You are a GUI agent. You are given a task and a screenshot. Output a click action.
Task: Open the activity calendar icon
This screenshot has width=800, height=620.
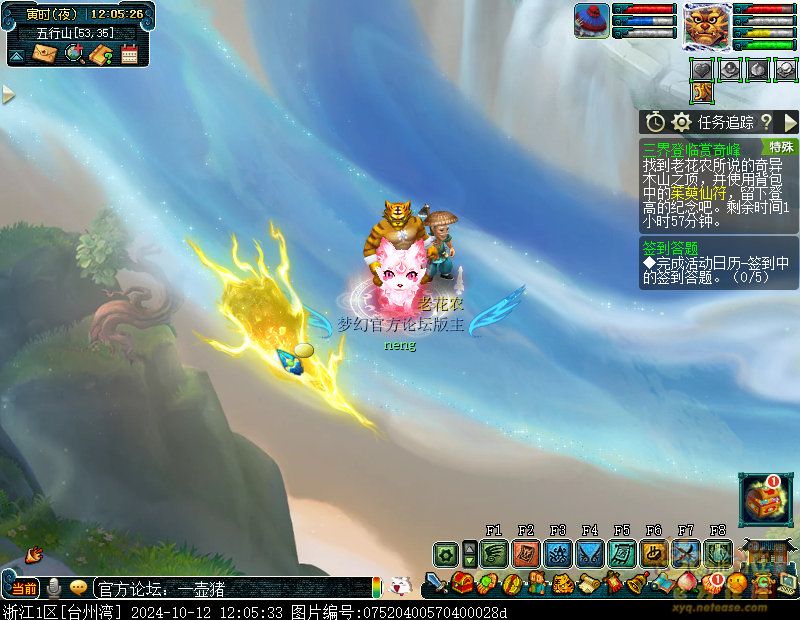129,54
